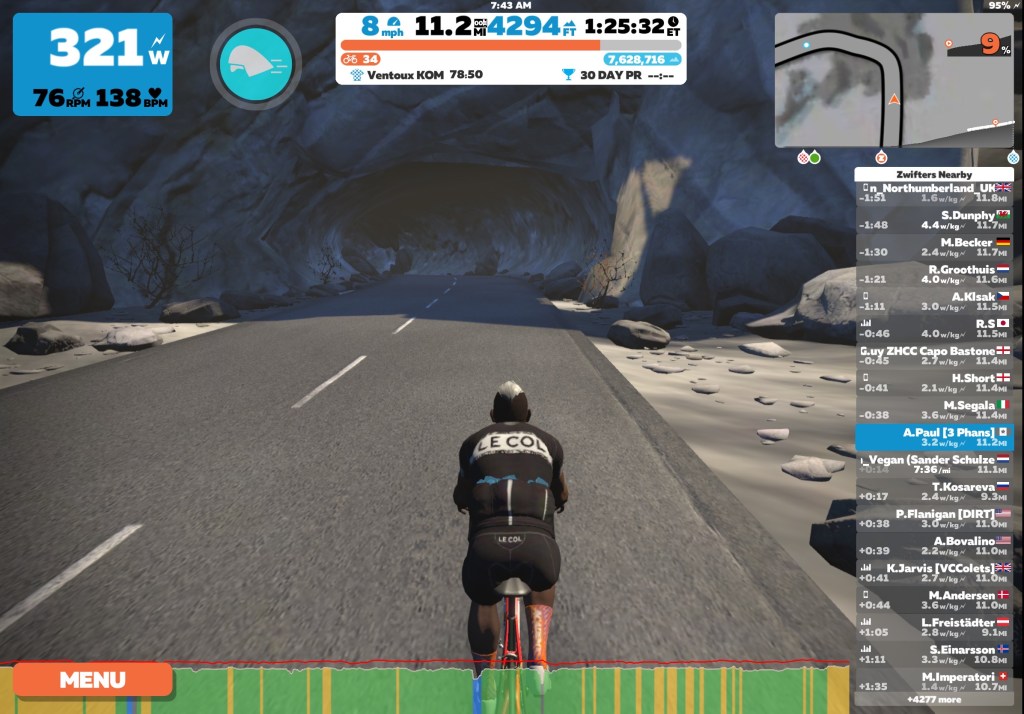Pick A.Klsak from the rider list
This screenshot has width=1024, height=714.
(934, 301)
